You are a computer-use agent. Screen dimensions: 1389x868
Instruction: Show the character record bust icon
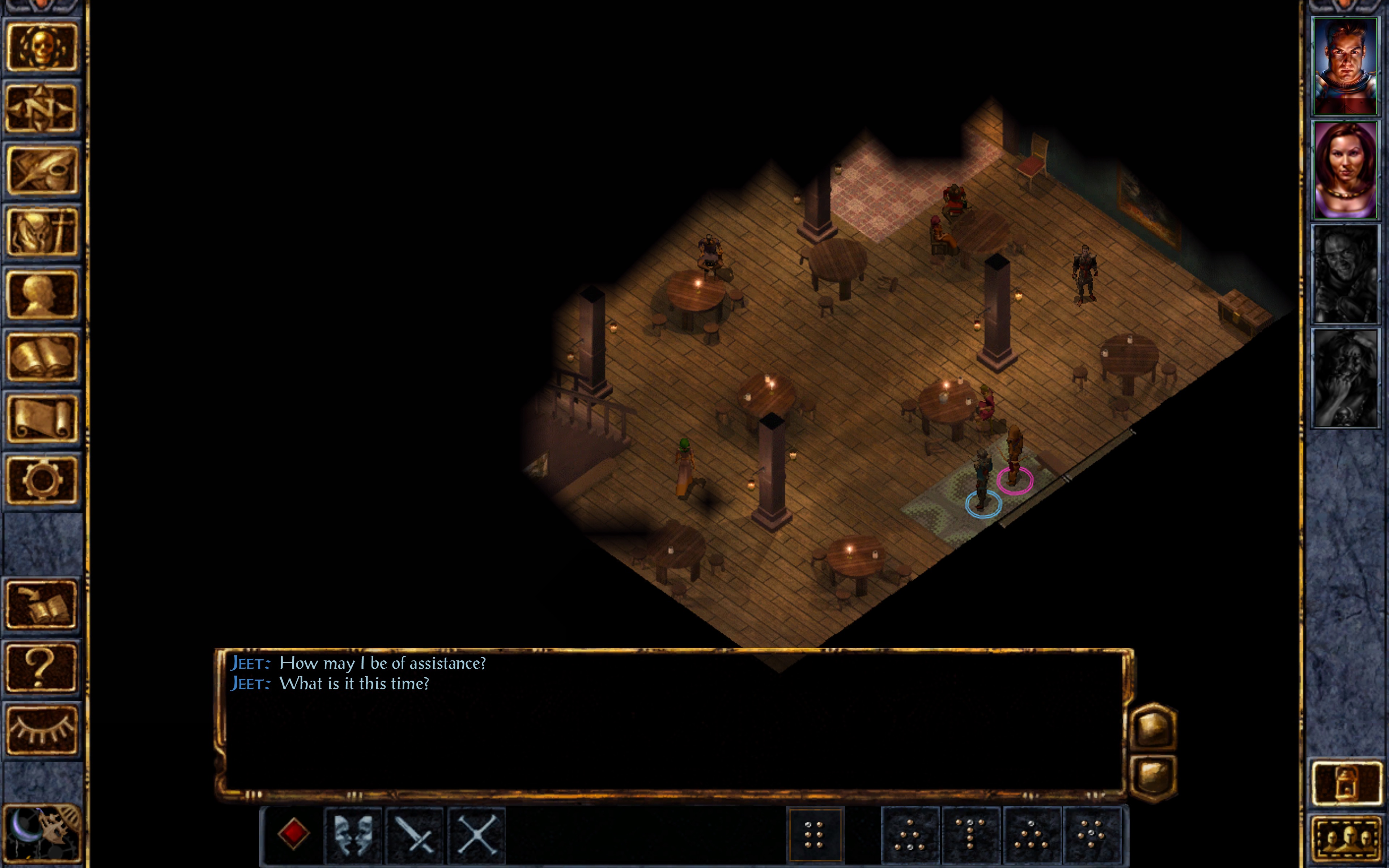coord(41,294)
